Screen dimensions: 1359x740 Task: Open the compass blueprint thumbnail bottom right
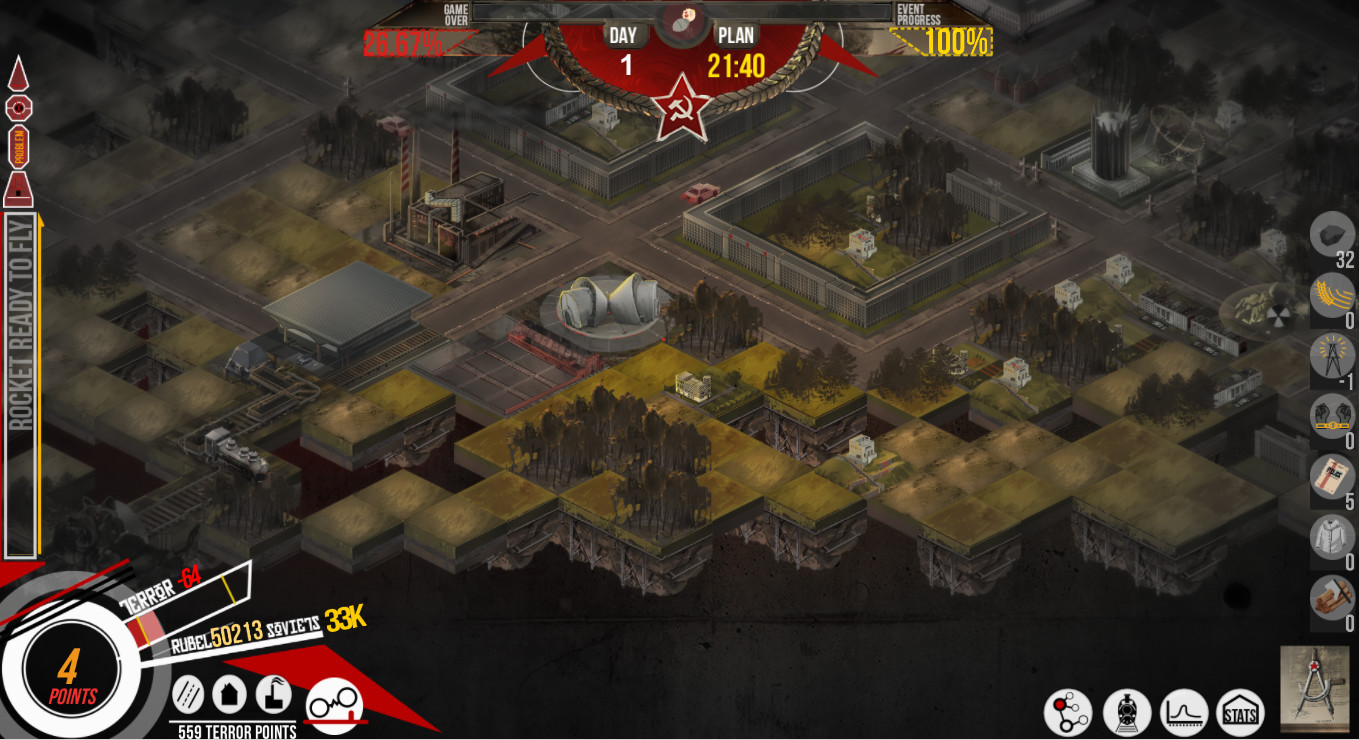click(x=1315, y=695)
